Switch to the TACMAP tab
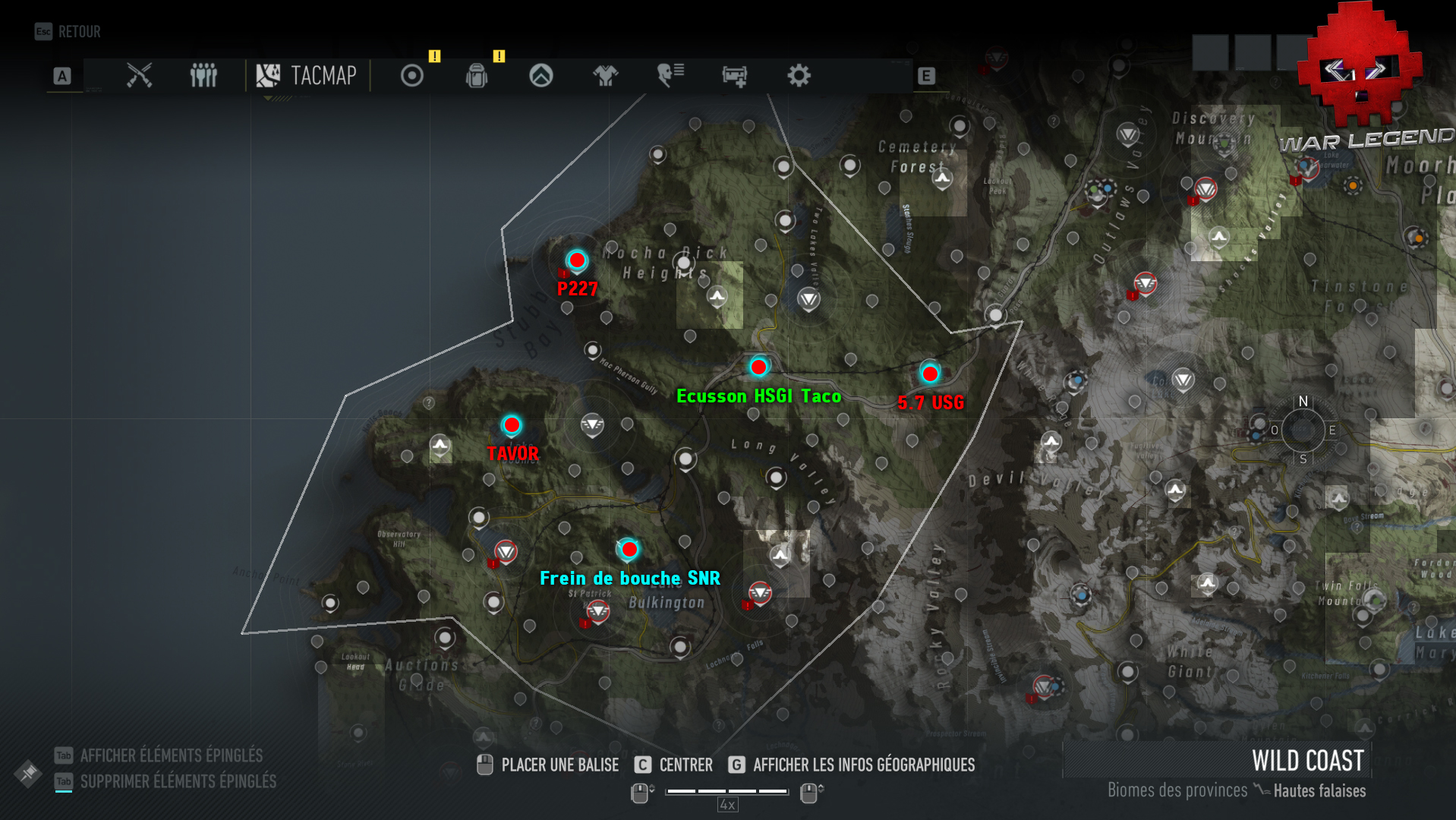This screenshot has width=1456, height=820. click(306, 76)
